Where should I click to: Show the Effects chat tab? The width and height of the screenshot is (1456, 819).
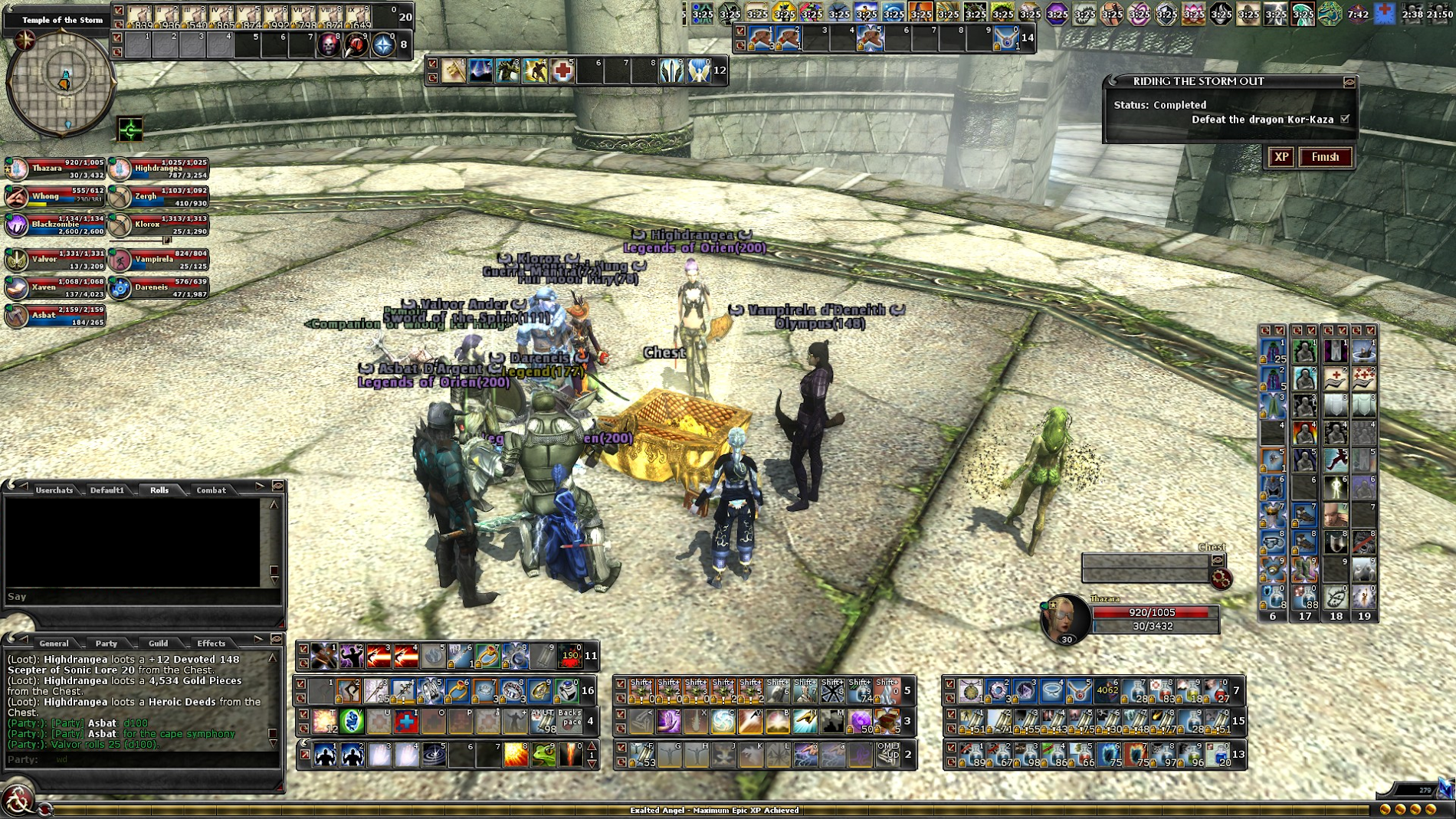click(x=211, y=643)
